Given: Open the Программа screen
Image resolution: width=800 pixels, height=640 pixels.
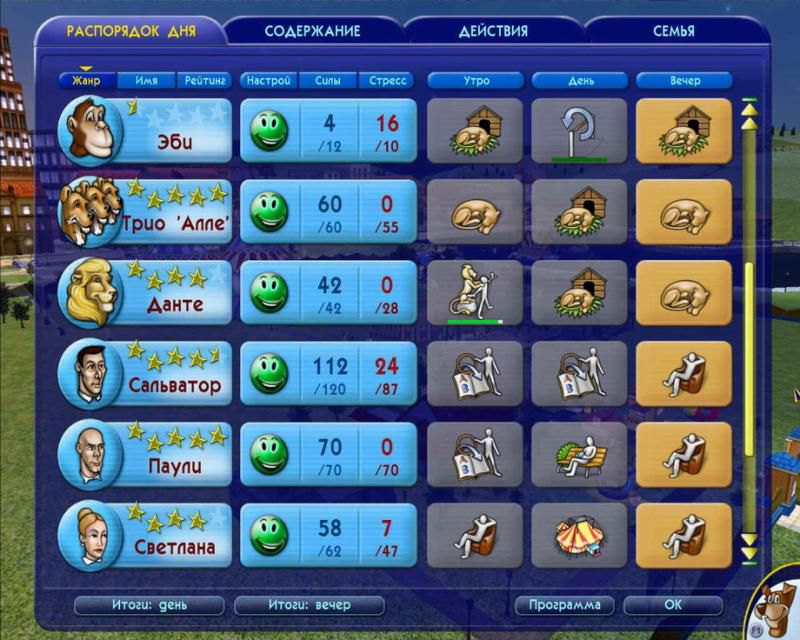Looking at the screenshot, I should [565, 605].
